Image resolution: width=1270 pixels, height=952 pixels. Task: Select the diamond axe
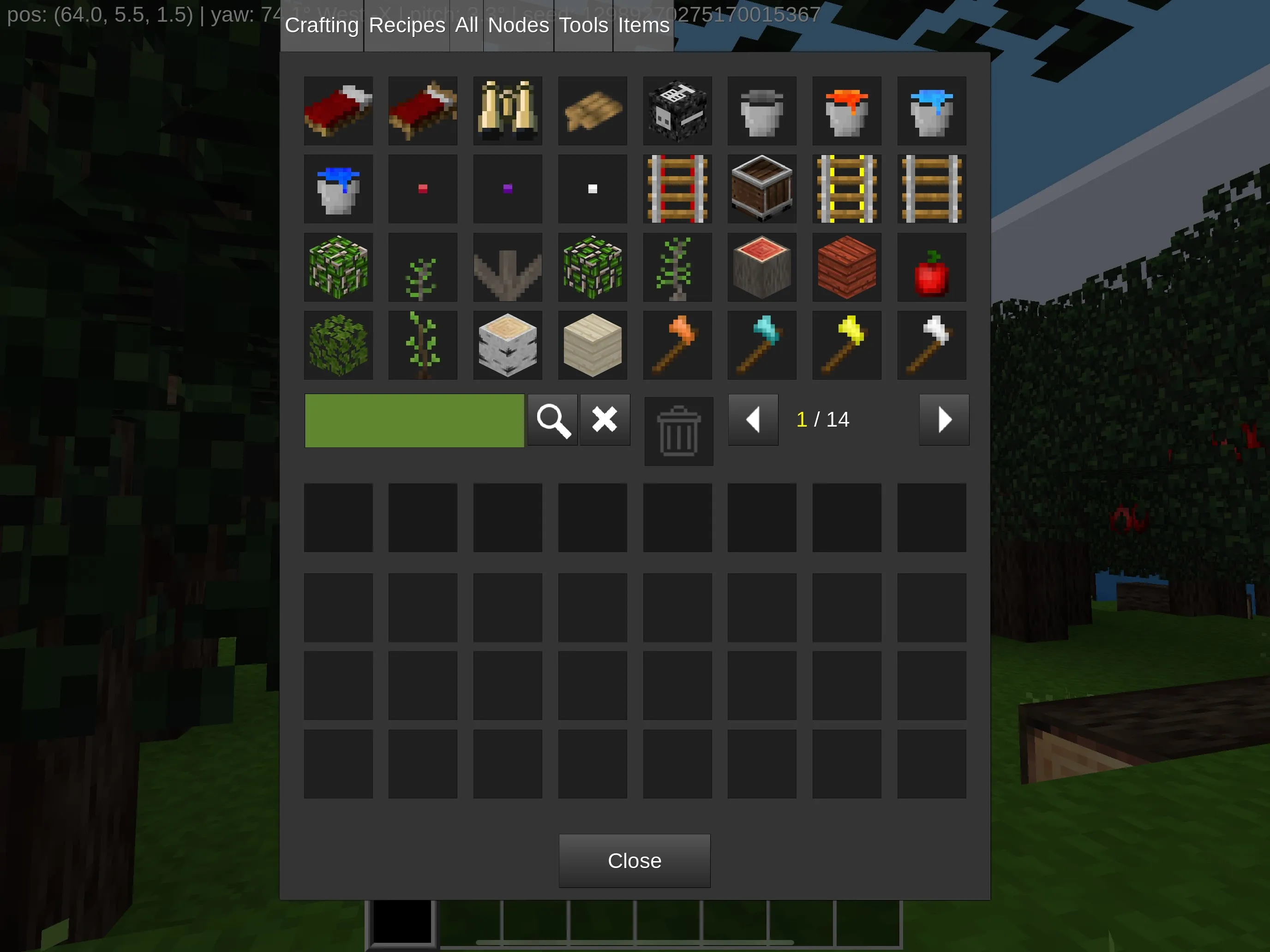coord(762,345)
